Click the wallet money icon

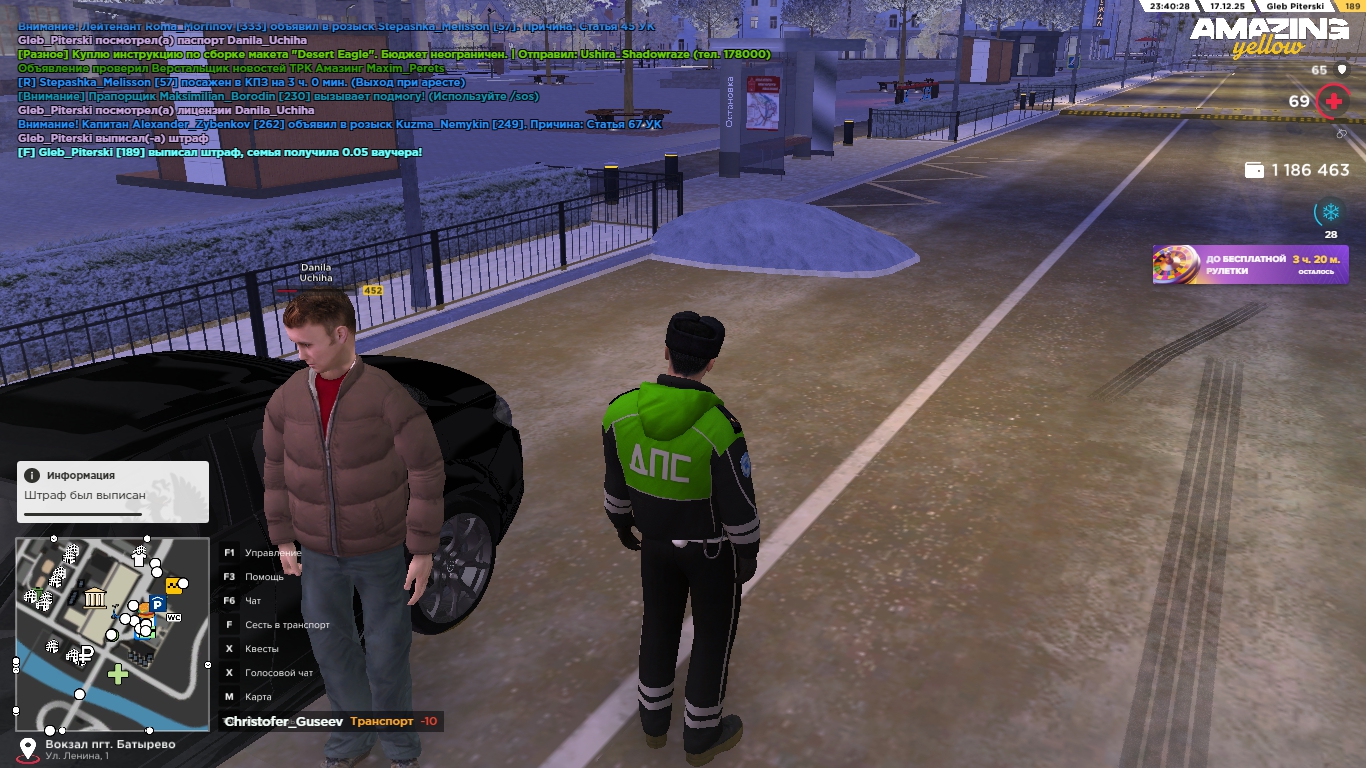[x=1254, y=170]
